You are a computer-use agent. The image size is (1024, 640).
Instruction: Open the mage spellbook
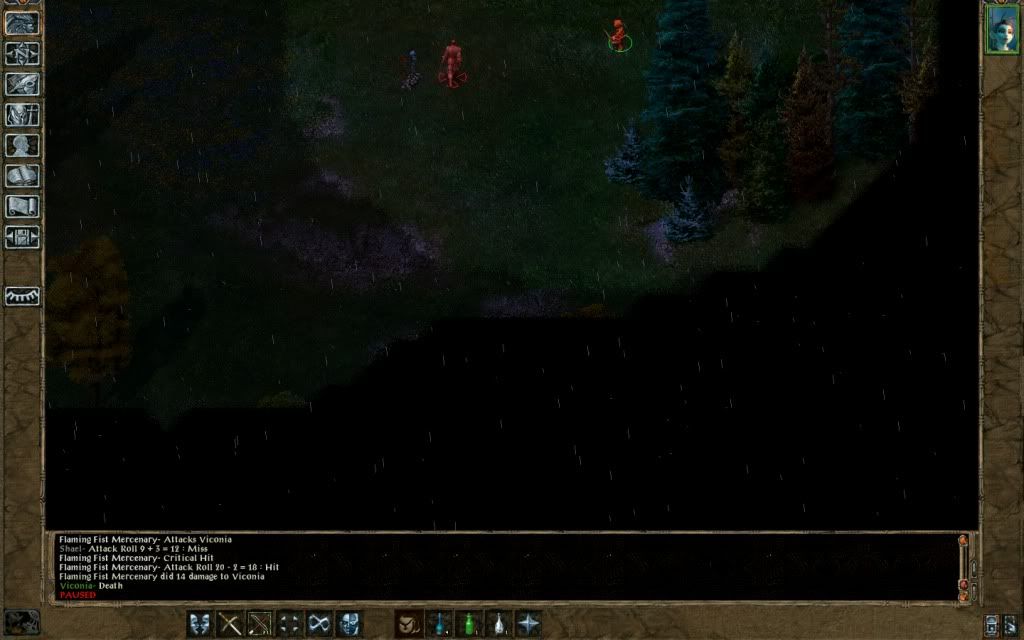point(22,176)
